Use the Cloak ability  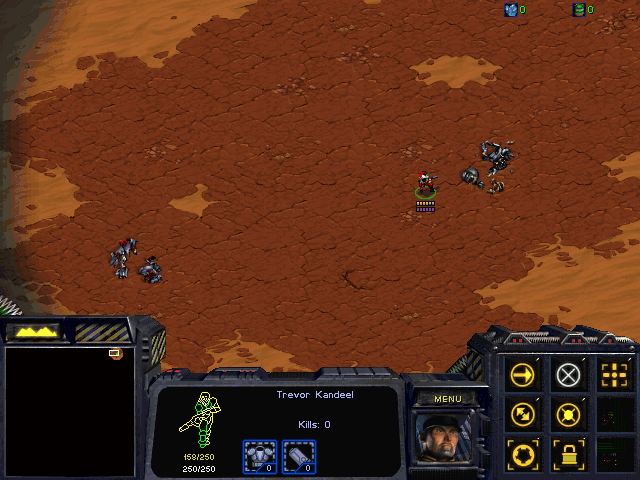[524, 453]
